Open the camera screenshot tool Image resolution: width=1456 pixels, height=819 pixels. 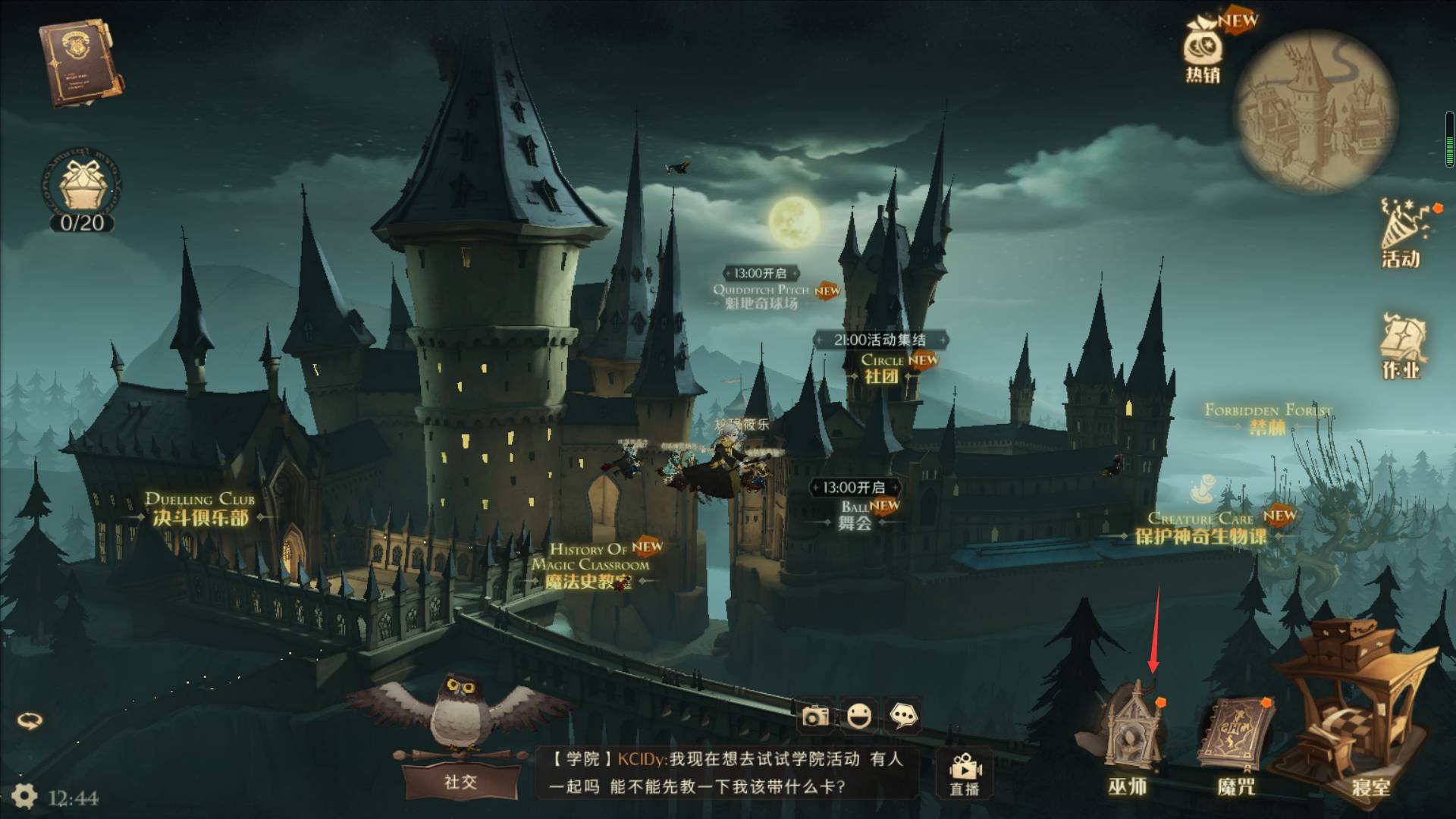coord(815,715)
